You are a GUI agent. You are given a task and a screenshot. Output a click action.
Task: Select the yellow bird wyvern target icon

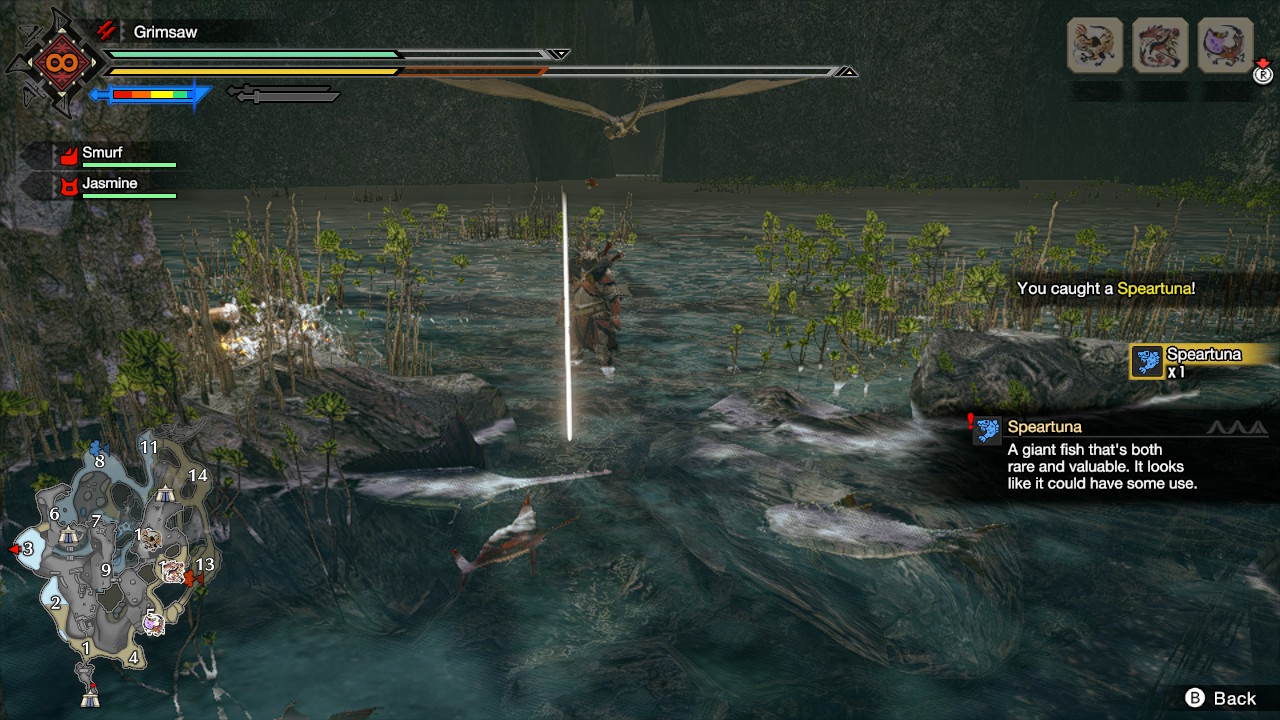(x=1095, y=45)
